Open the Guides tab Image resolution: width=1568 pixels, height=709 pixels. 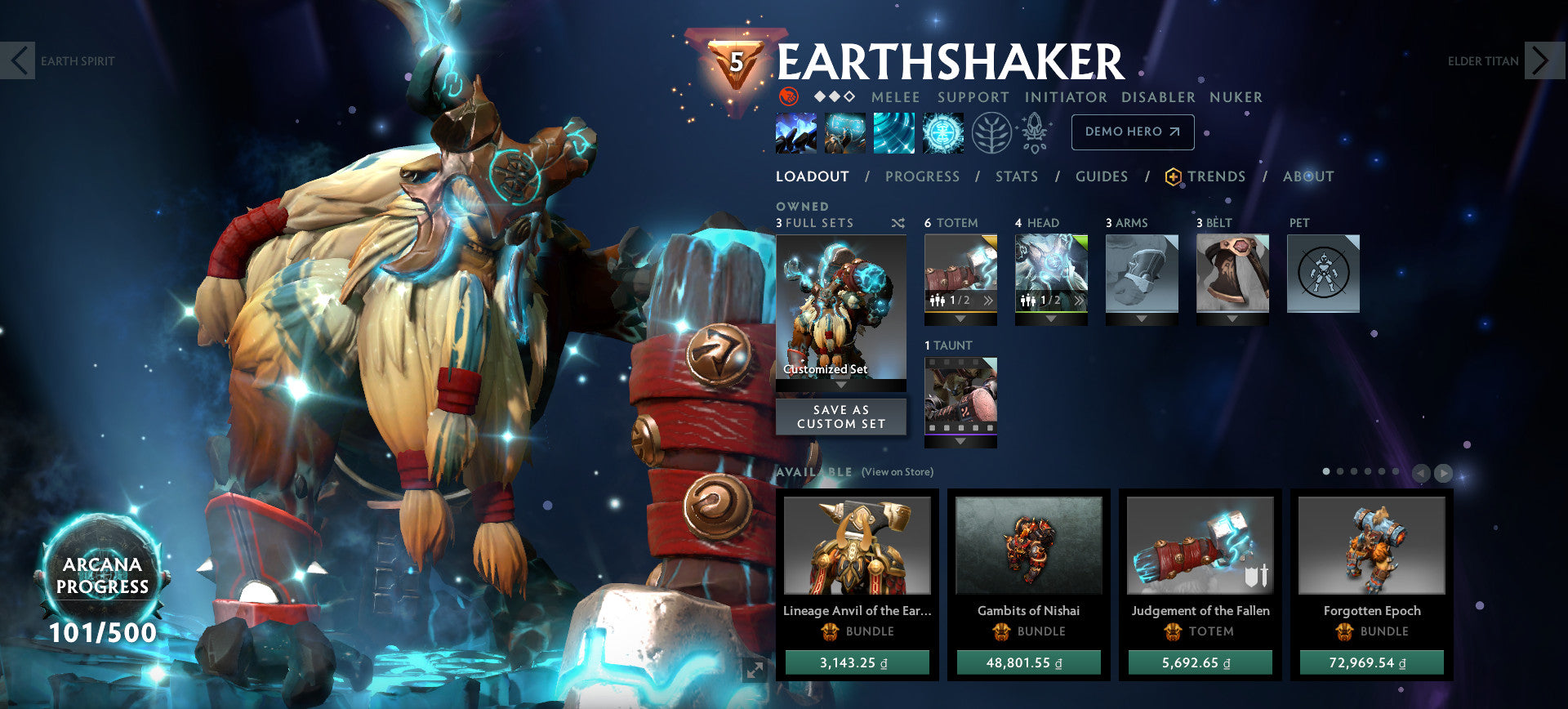1102,176
